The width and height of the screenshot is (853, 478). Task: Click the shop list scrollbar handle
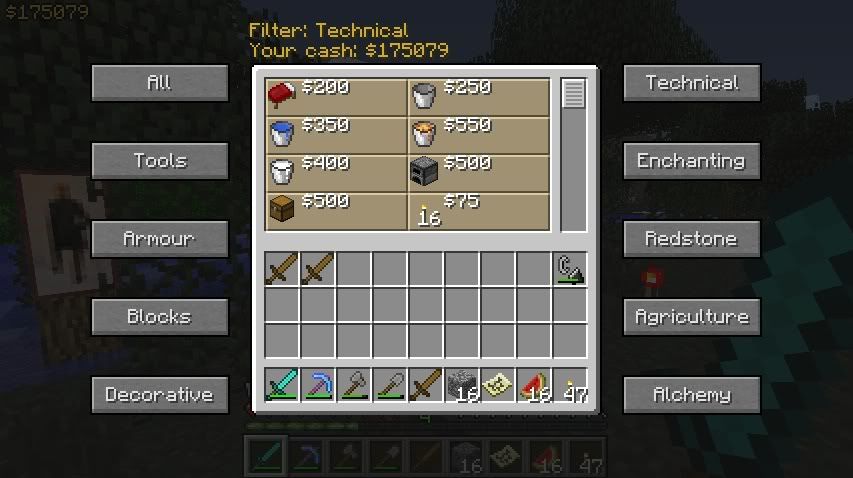click(573, 95)
